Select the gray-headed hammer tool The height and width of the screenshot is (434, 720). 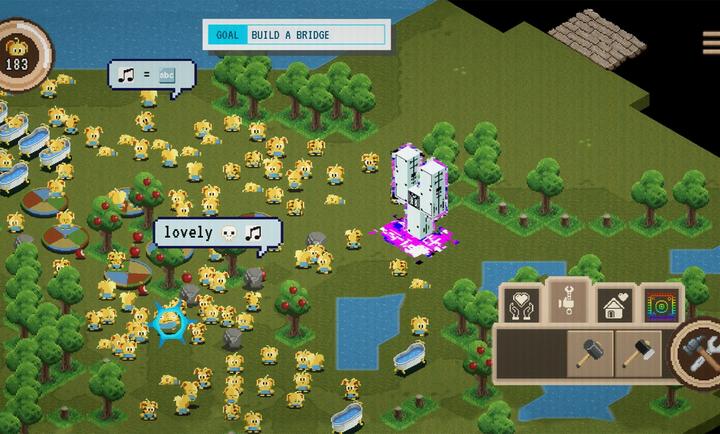tap(589, 351)
